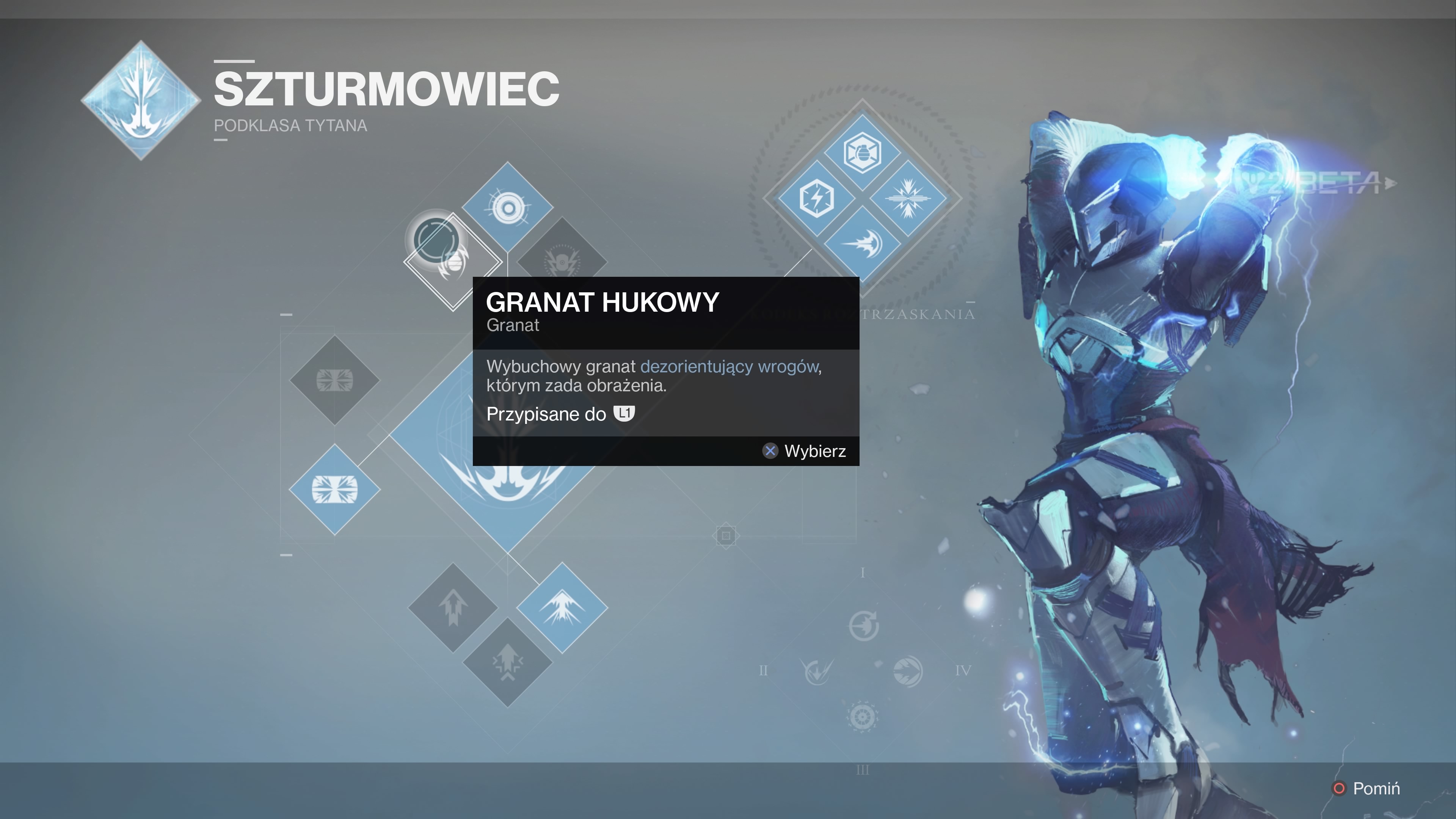Choose the highlighted barricade ability node
1456x819 pixels.
pos(334,490)
